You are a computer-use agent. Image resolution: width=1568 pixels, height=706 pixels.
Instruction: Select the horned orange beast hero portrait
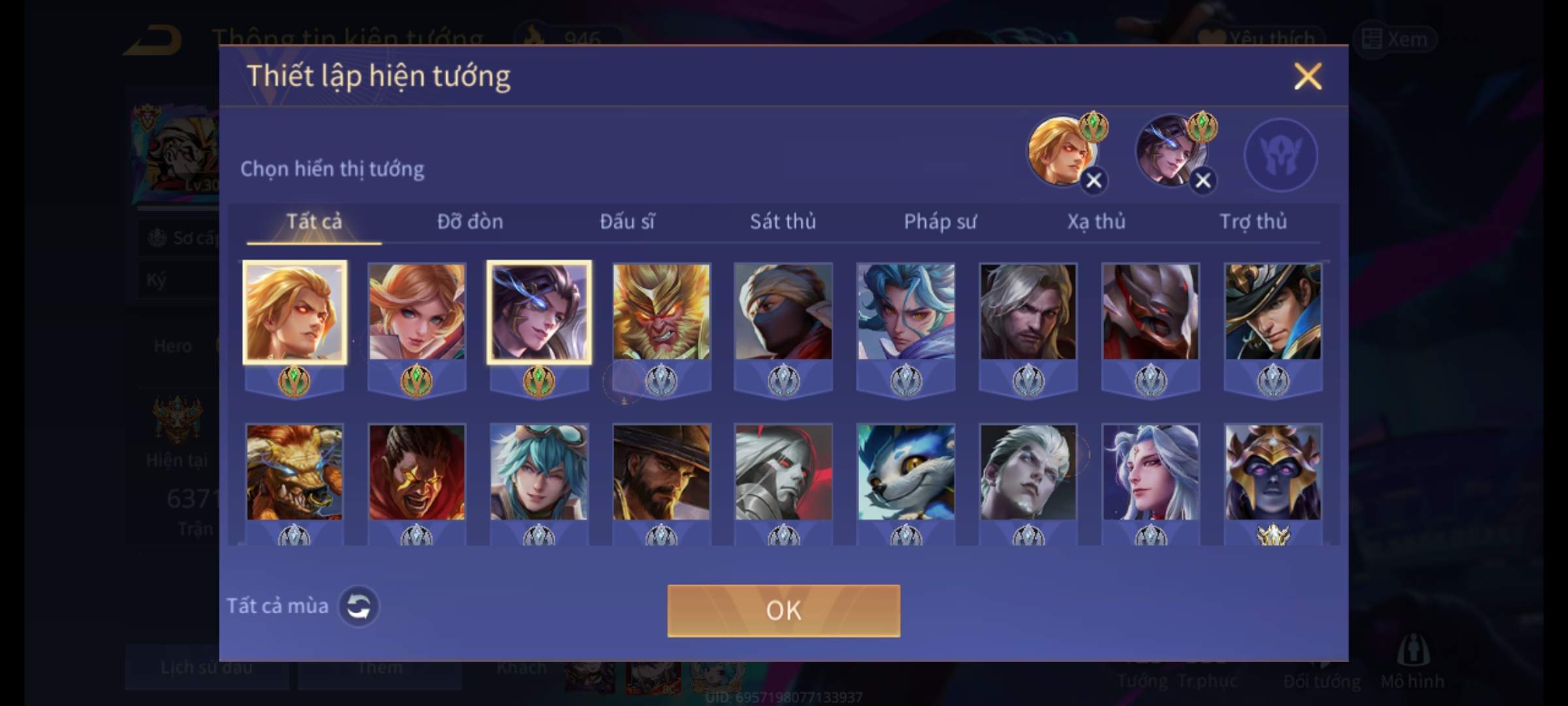coord(294,472)
